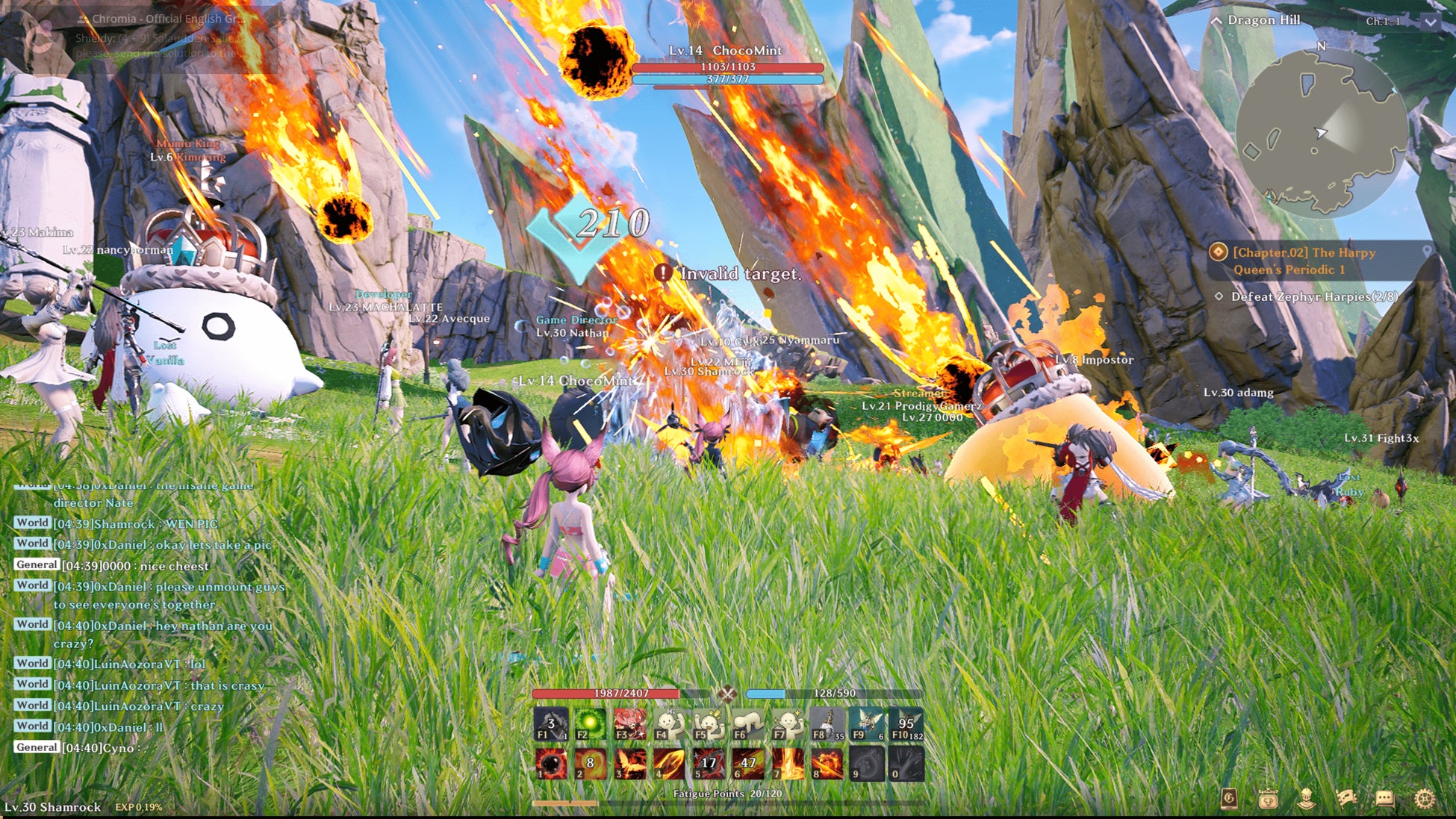Use the crawling emote in F6
Screen dimensions: 1456x819
pyautogui.click(x=748, y=724)
